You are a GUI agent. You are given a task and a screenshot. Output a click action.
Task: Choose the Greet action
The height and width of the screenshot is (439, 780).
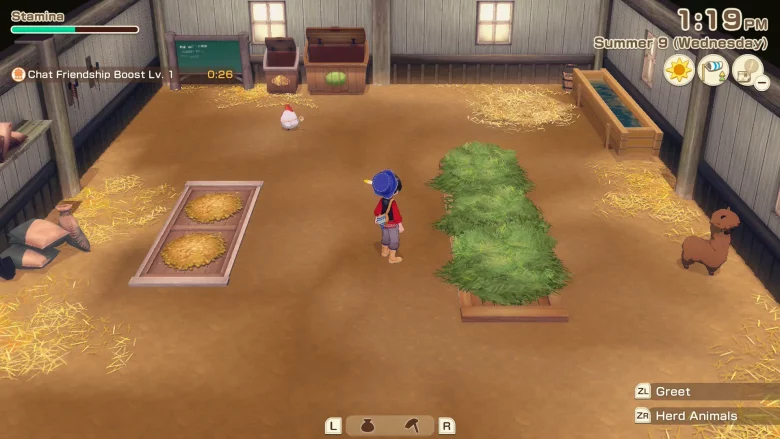[673, 392]
